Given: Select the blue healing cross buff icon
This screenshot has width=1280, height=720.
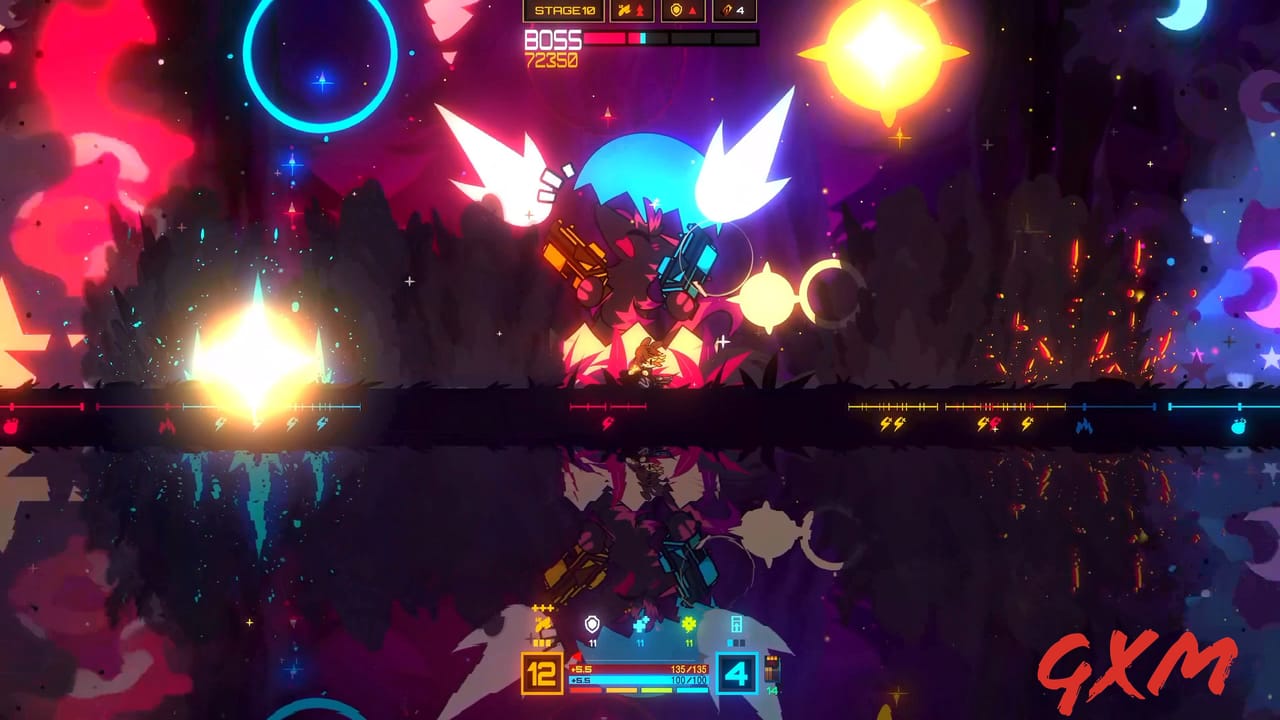Looking at the screenshot, I should (640, 622).
